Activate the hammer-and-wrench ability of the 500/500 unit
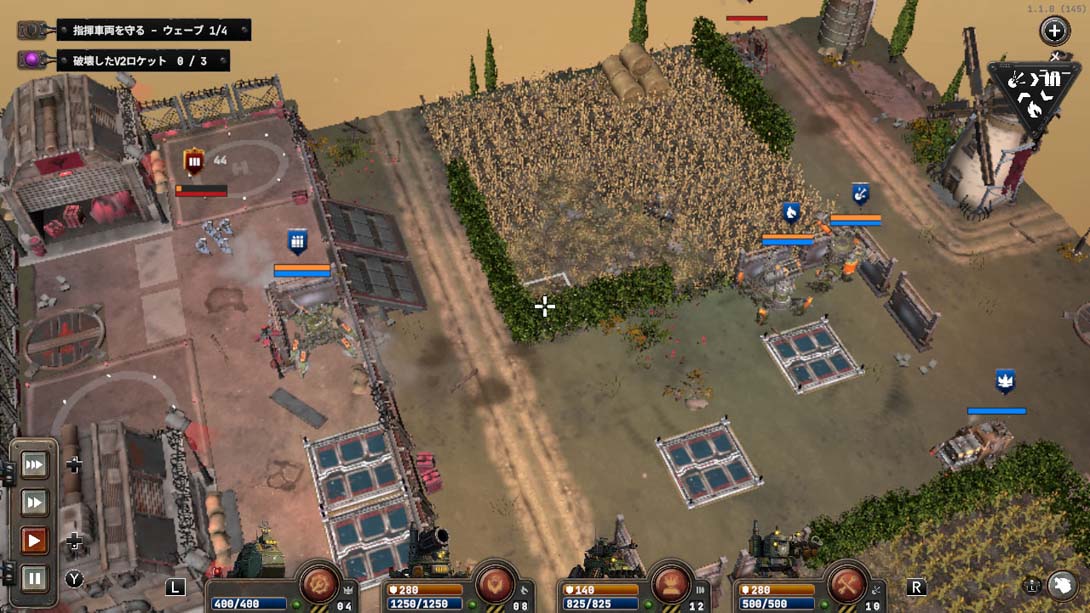1090x613 pixels. click(846, 584)
